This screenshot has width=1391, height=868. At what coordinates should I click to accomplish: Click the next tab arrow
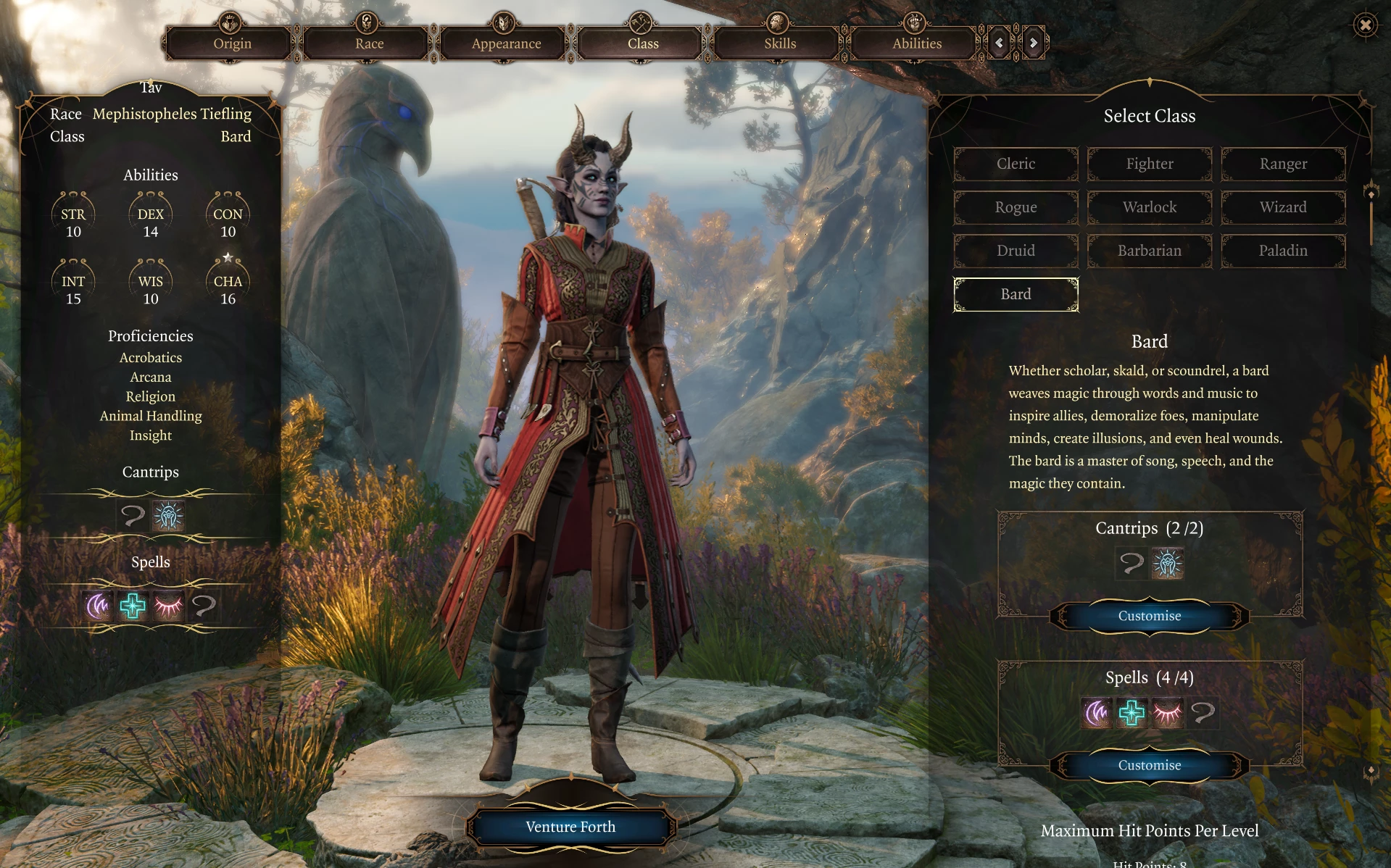tap(1034, 43)
